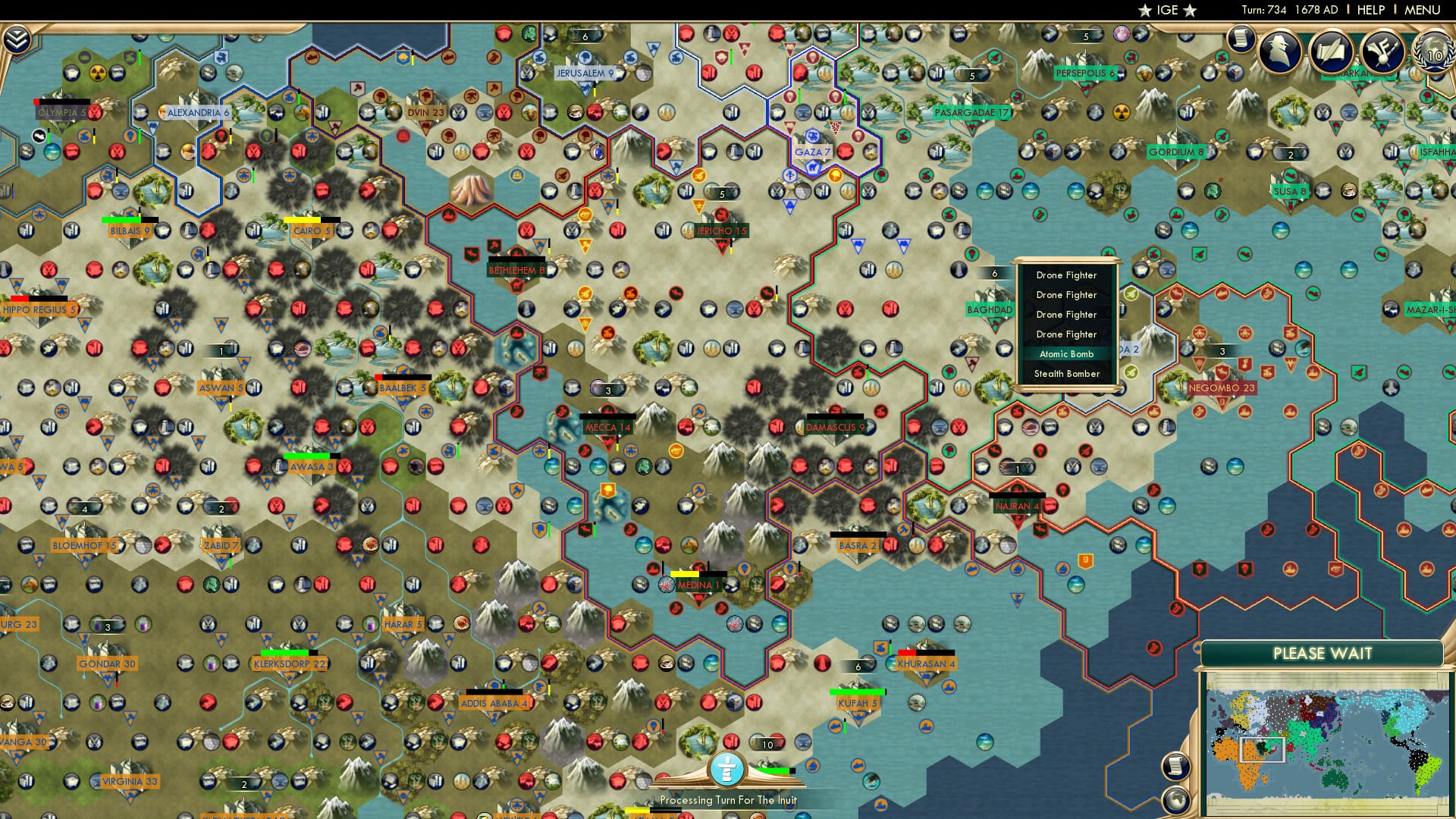Select 'Stealth Bomber' from the unit popup list

coord(1067,374)
